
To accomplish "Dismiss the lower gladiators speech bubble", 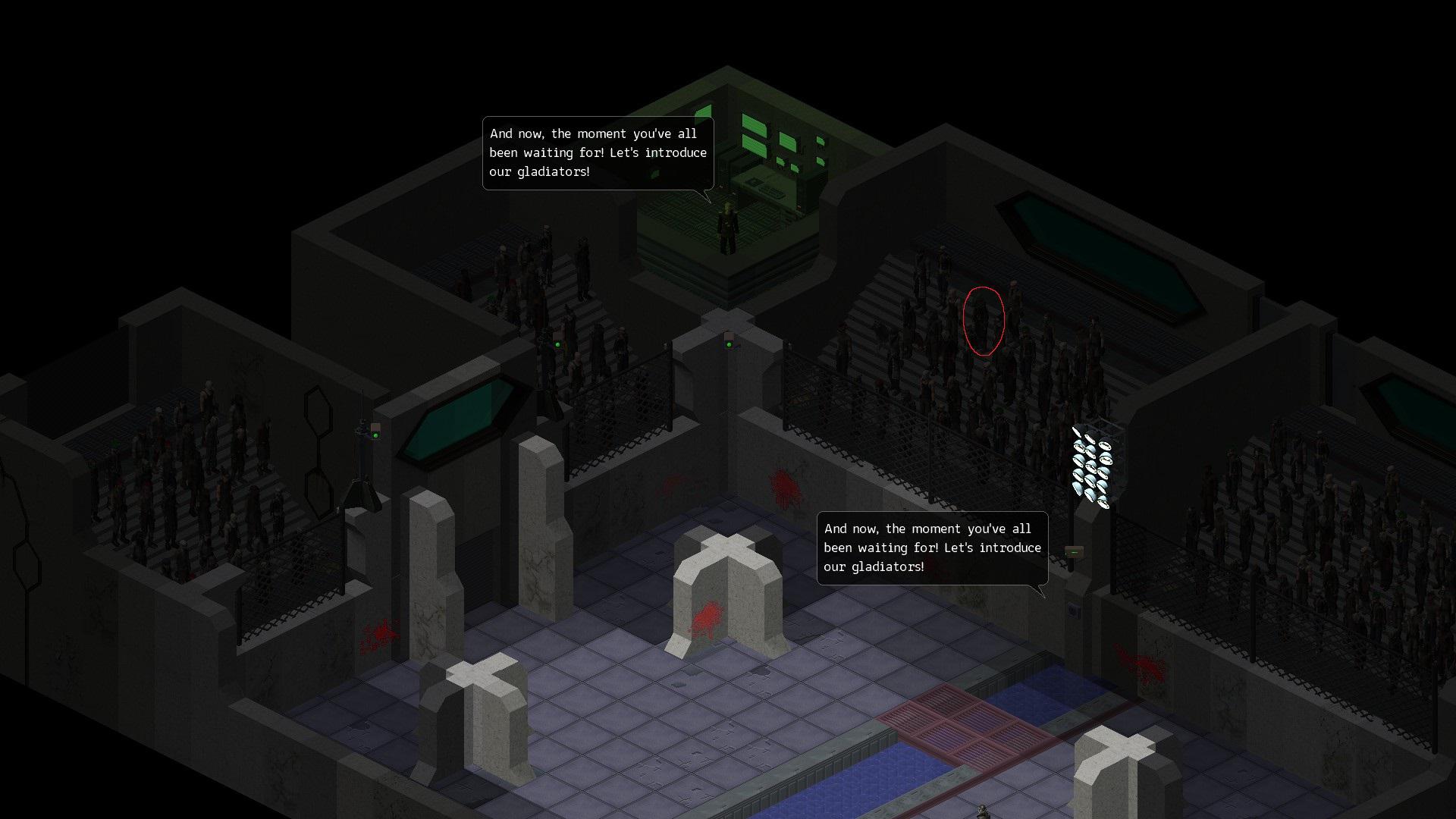I will tap(931, 548).
